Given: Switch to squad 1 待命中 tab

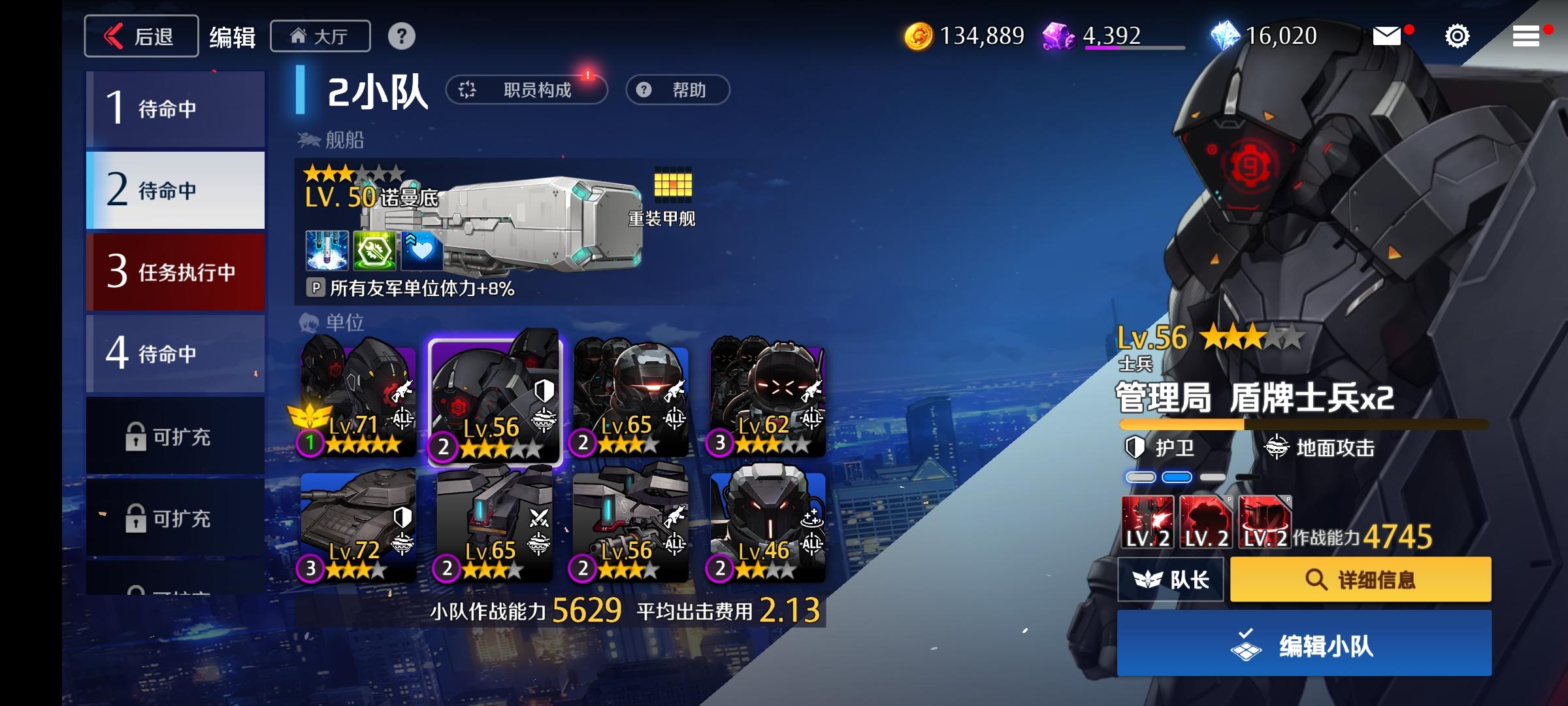Looking at the screenshot, I should 175,108.
